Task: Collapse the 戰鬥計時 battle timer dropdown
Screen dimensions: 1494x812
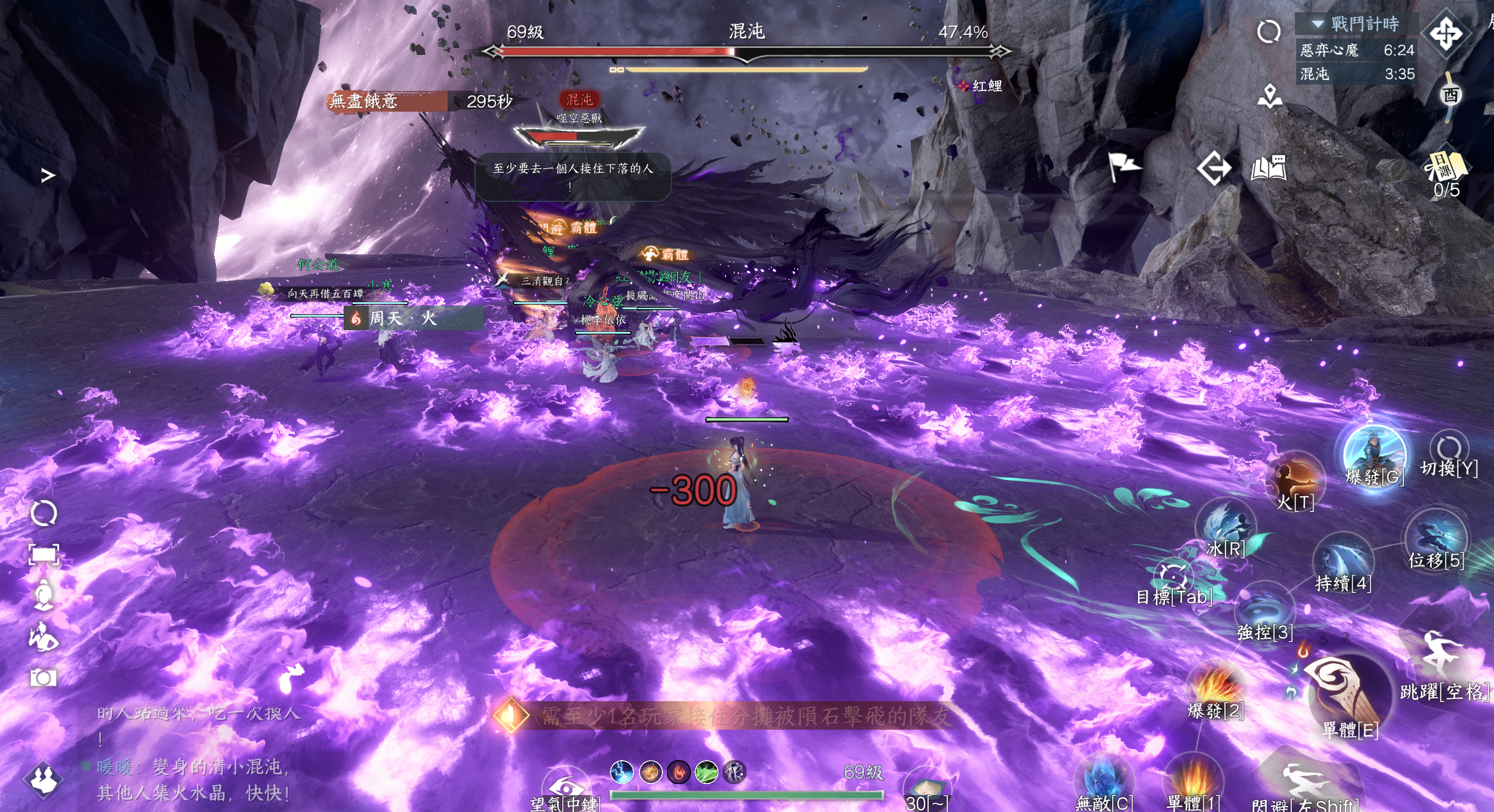Action: 1318,24
